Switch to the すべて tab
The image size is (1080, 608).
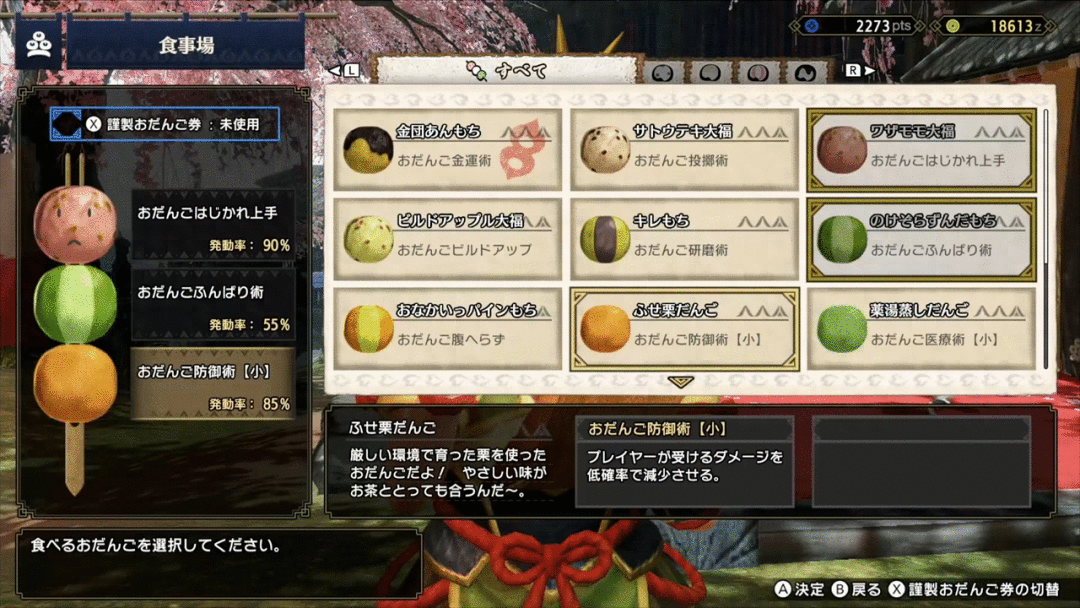[x=506, y=71]
